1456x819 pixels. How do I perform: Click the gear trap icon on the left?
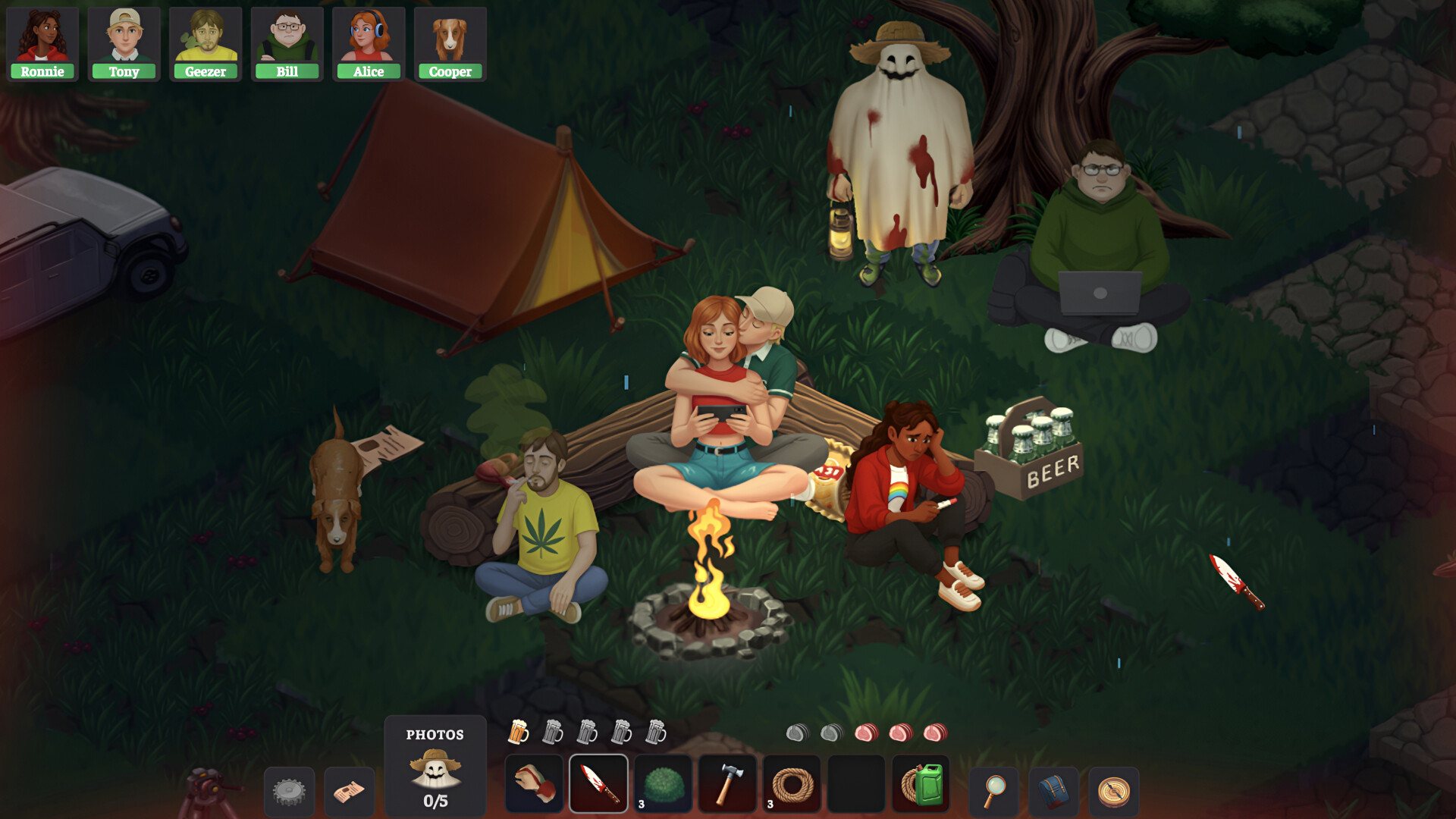point(289,791)
